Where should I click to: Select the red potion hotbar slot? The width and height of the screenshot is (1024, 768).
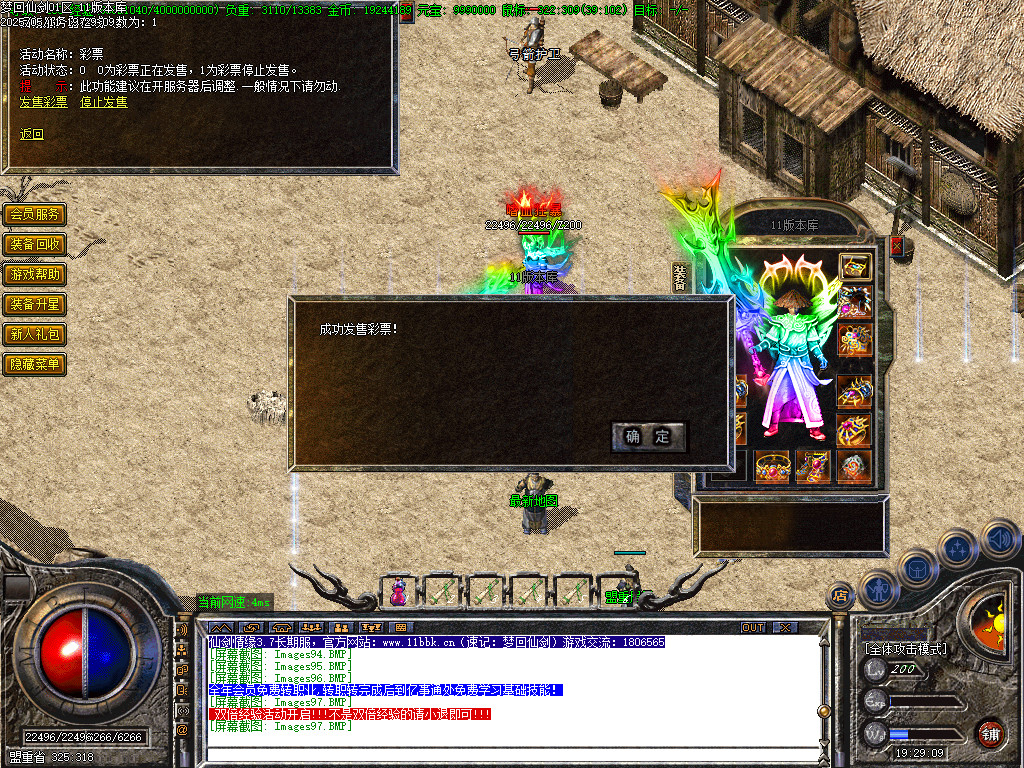click(x=398, y=592)
